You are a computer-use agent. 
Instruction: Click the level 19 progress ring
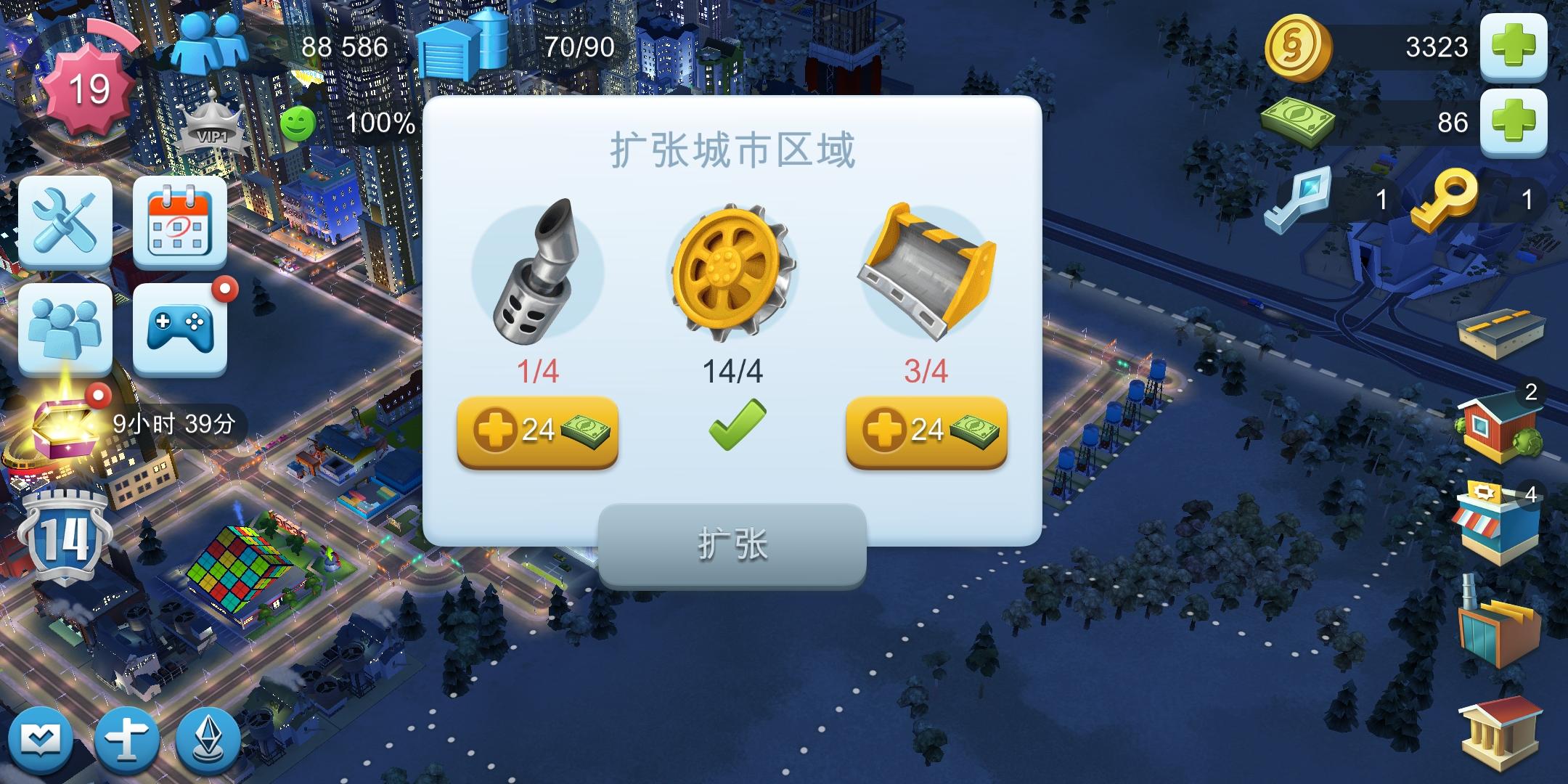point(86,87)
